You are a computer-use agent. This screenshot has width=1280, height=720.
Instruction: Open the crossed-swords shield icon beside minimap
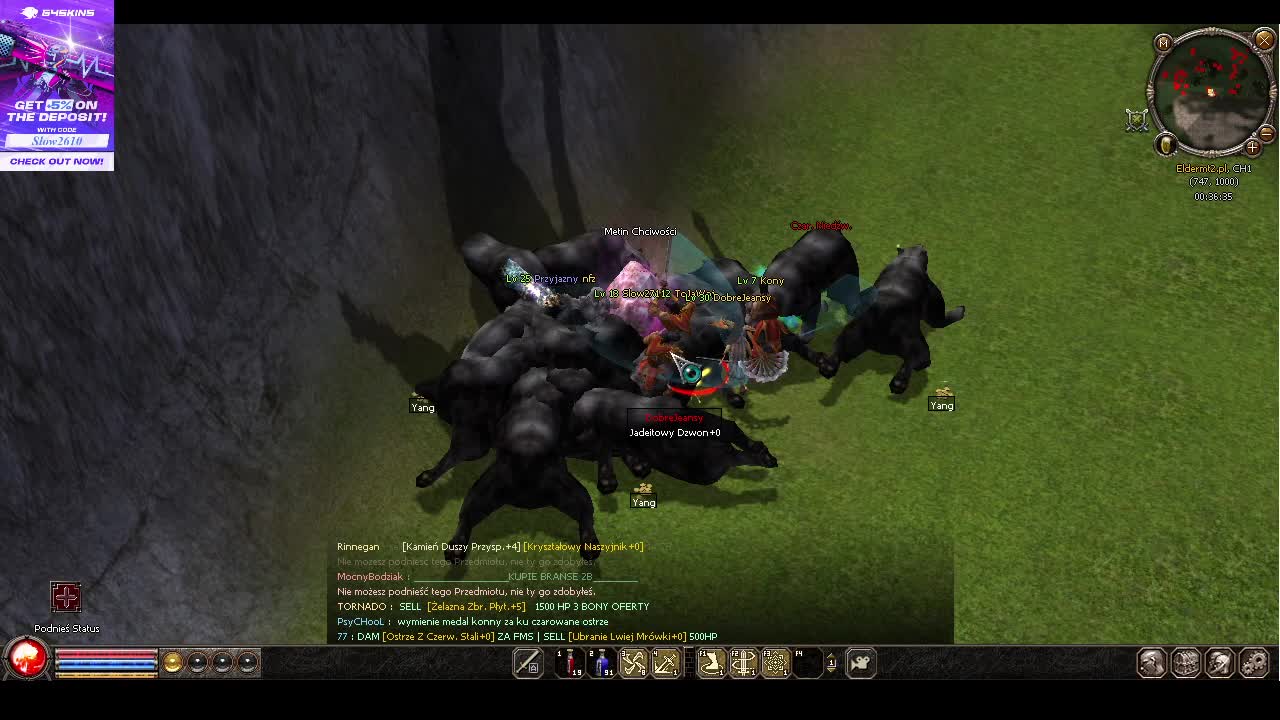click(1137, 120)
